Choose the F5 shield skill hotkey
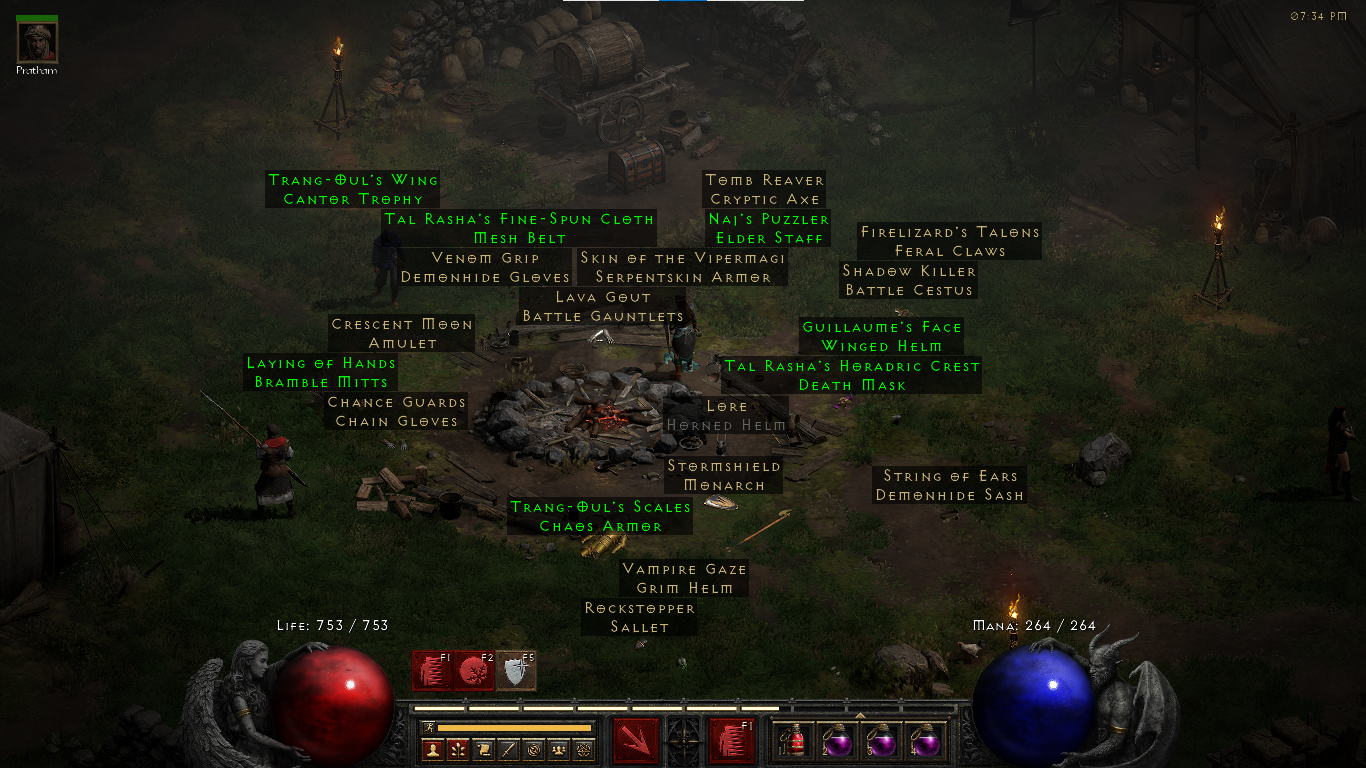The image size is (1366, 768). [516, 670]
